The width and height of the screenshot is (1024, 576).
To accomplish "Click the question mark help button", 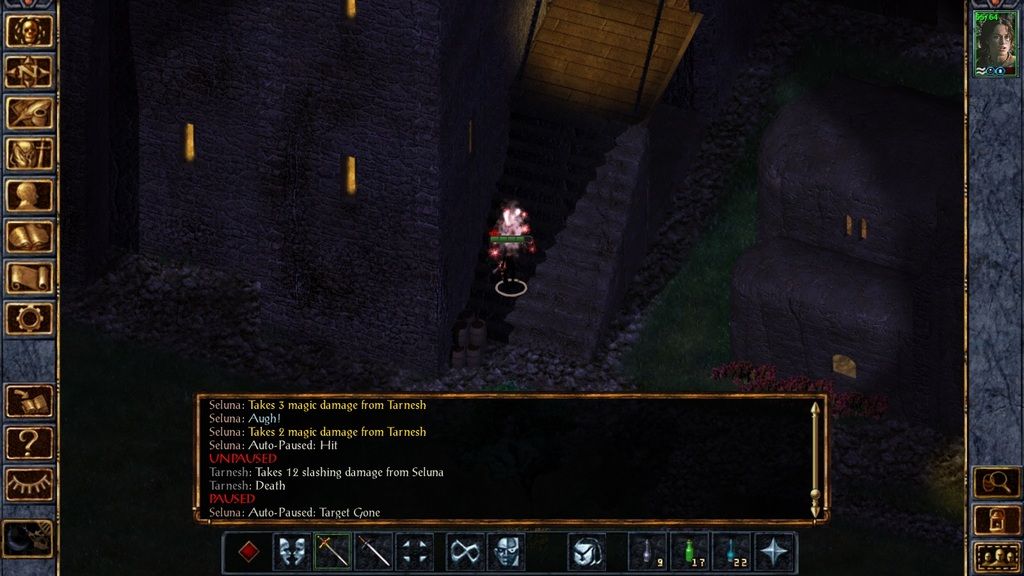I will (29, 442).
